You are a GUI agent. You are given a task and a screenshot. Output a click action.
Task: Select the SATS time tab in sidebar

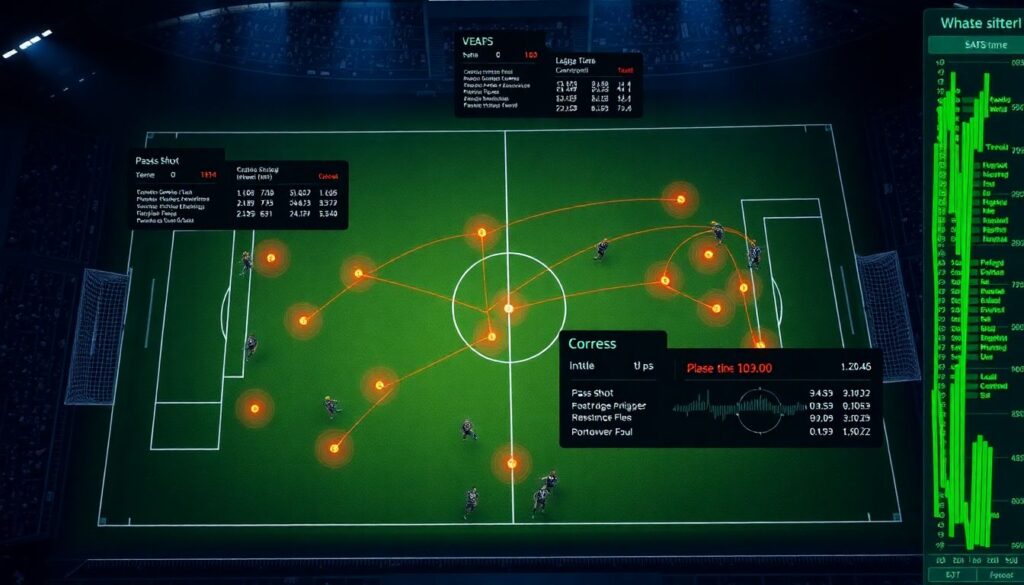click(x=973, y=44)
